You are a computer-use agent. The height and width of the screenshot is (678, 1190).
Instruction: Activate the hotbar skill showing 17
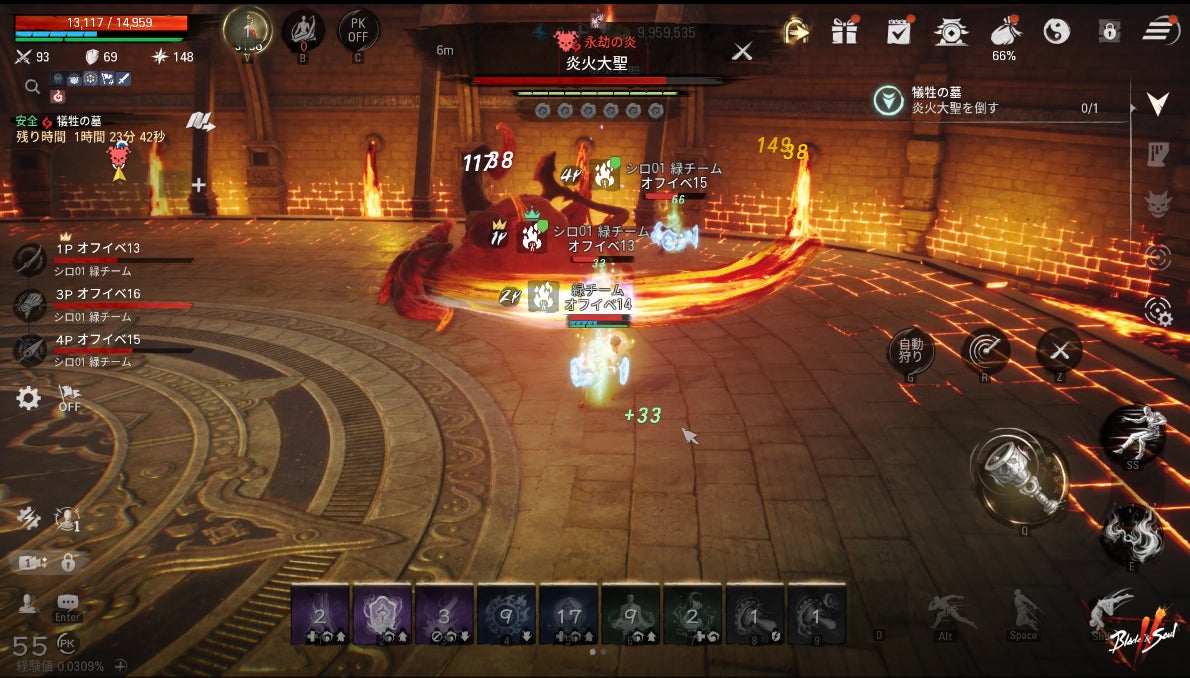pos(569,615)
